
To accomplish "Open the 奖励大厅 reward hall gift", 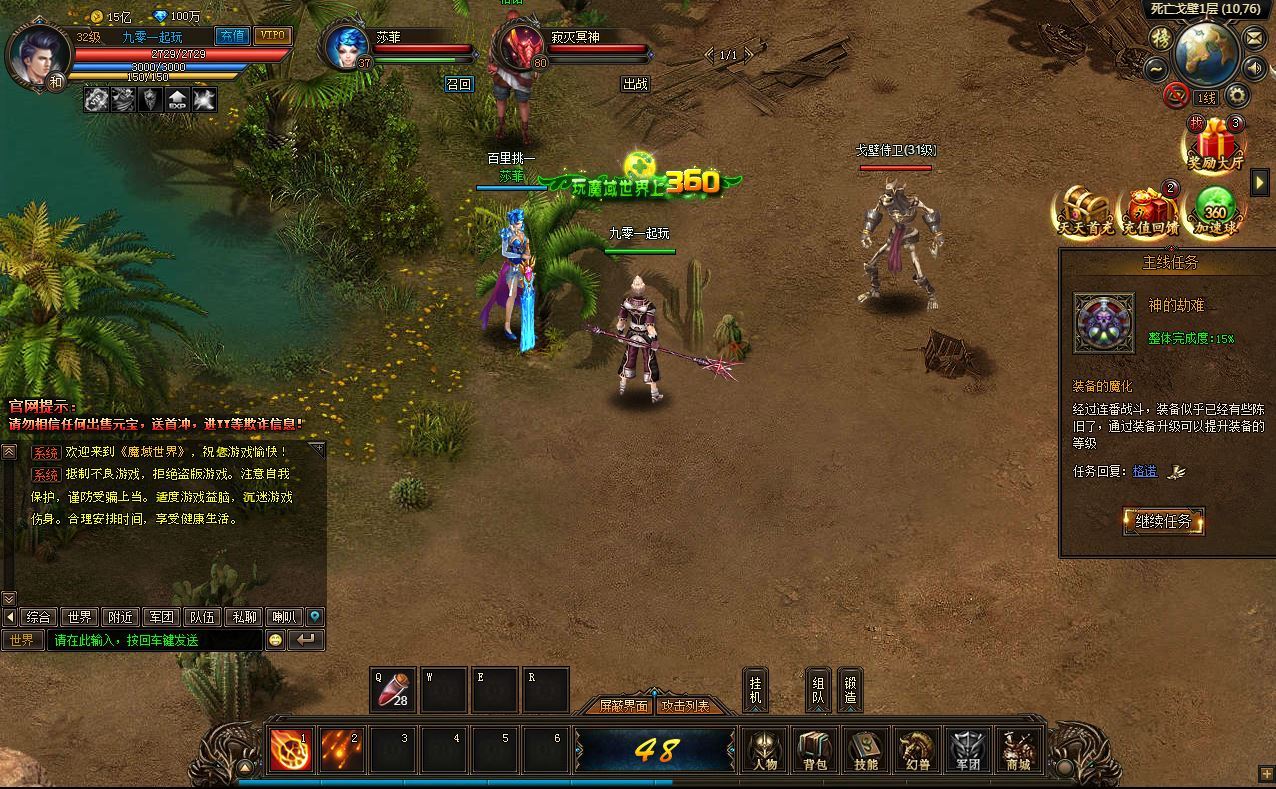I will pyautogui.click(x=1214, y=143).
